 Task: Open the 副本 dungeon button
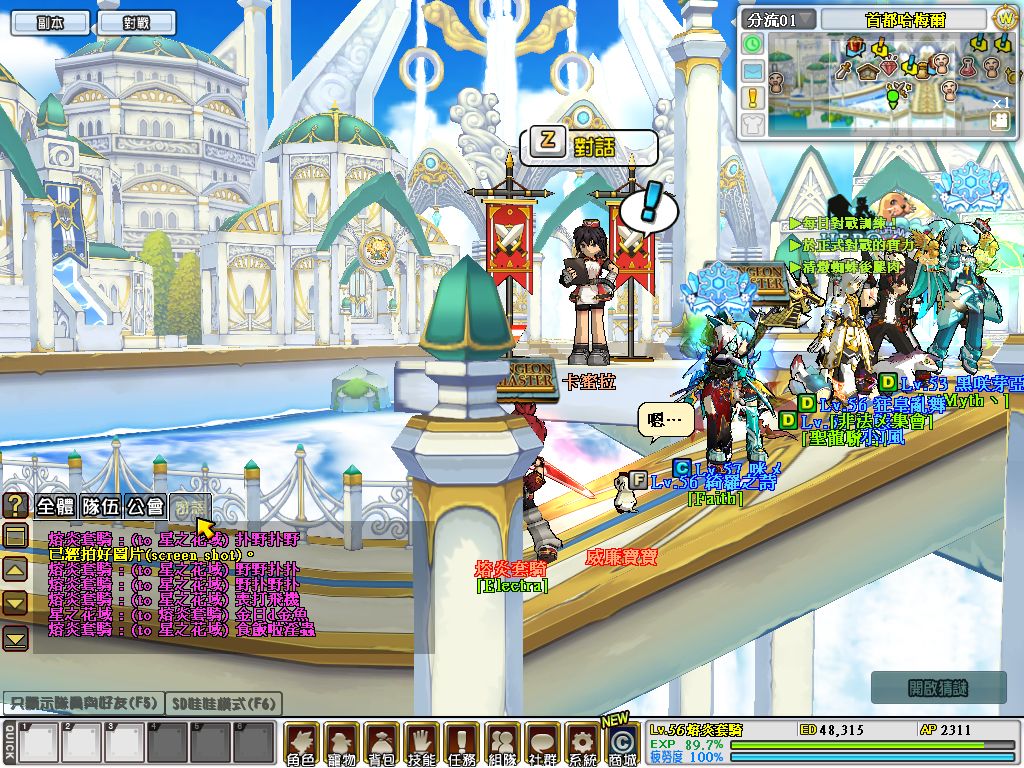(x=49, y=22)
